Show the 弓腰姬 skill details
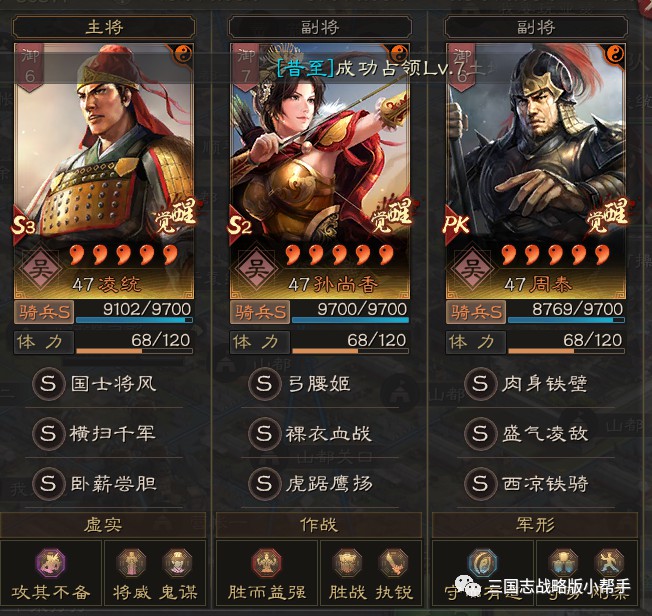Viewport: 652px width, 616px height. (320, 382)
